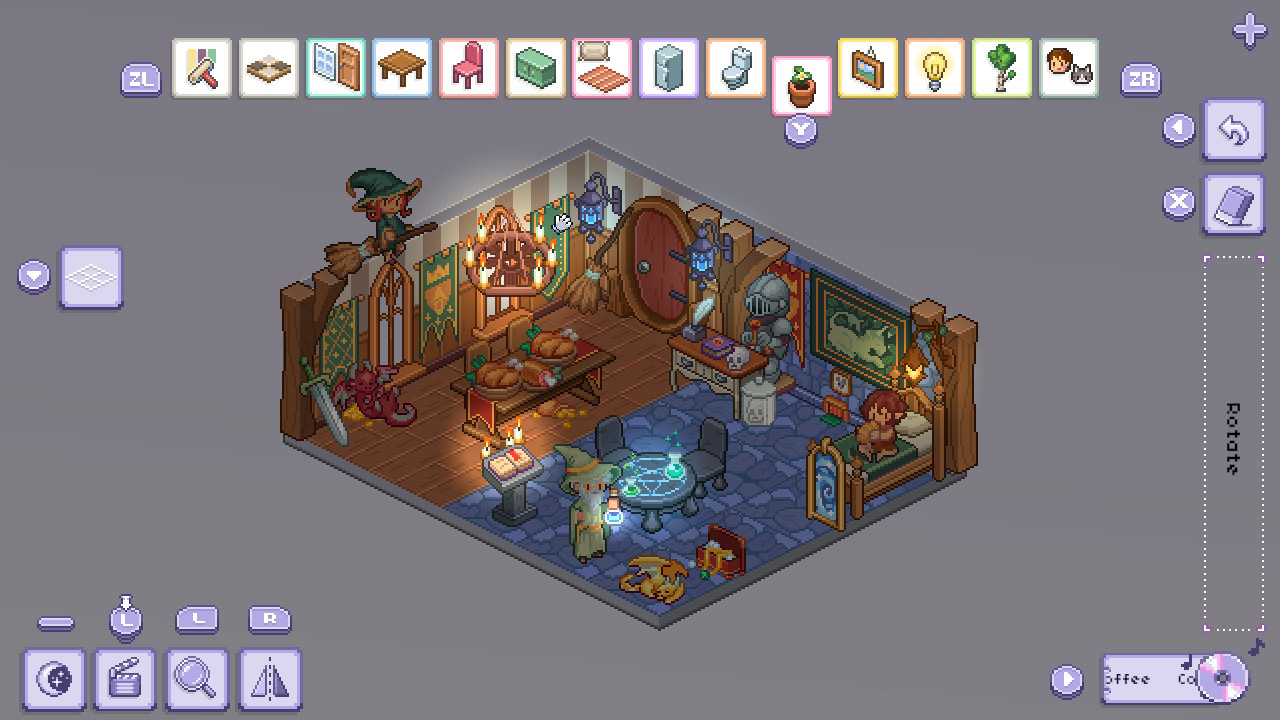Image resolution: width=1280 pixels, height=720 pixels.
Task: Toggle the mirror flip view
Action: (269, 682)
